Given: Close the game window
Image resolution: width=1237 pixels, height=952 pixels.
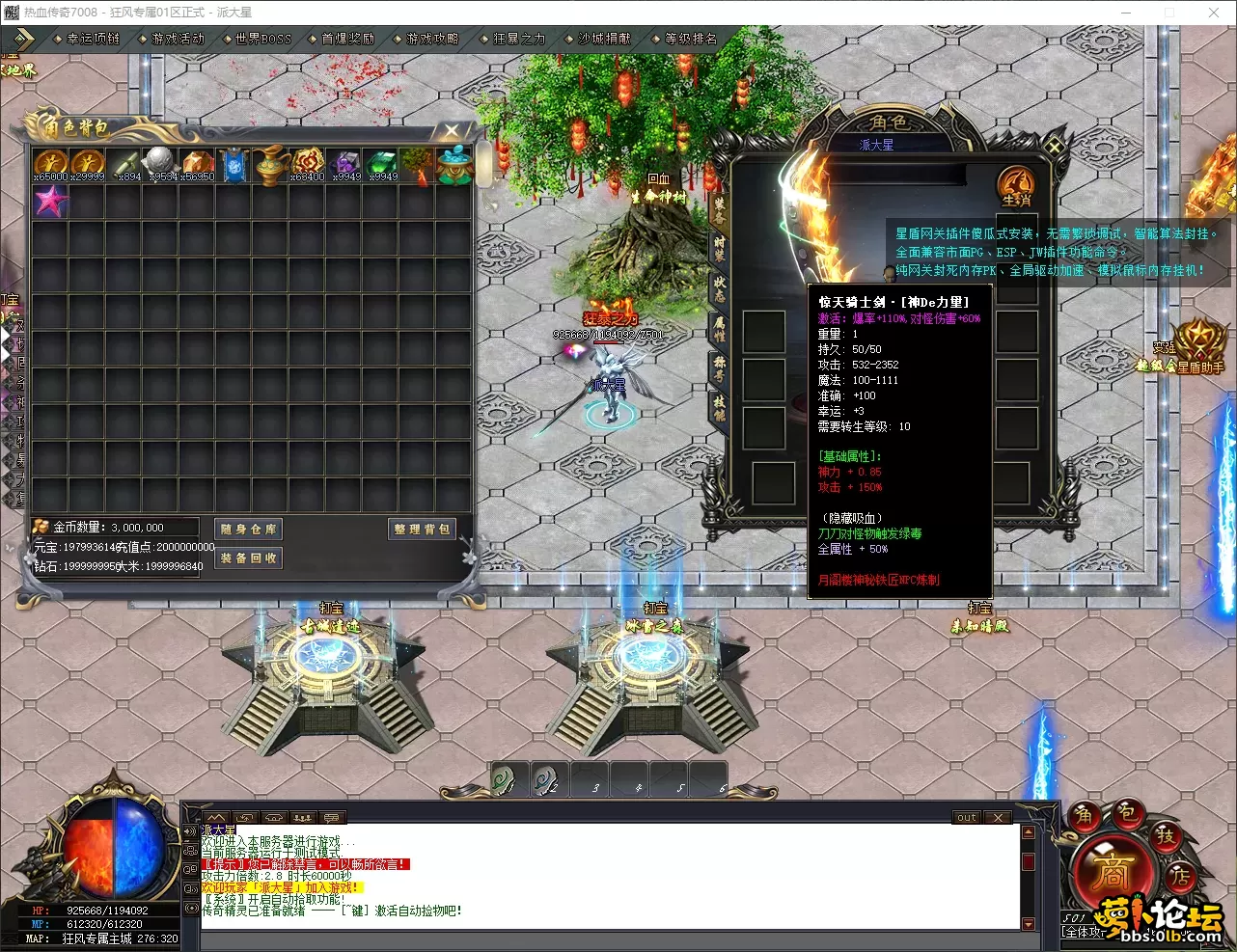Looking at the screenshot, I should (1214, 13).
